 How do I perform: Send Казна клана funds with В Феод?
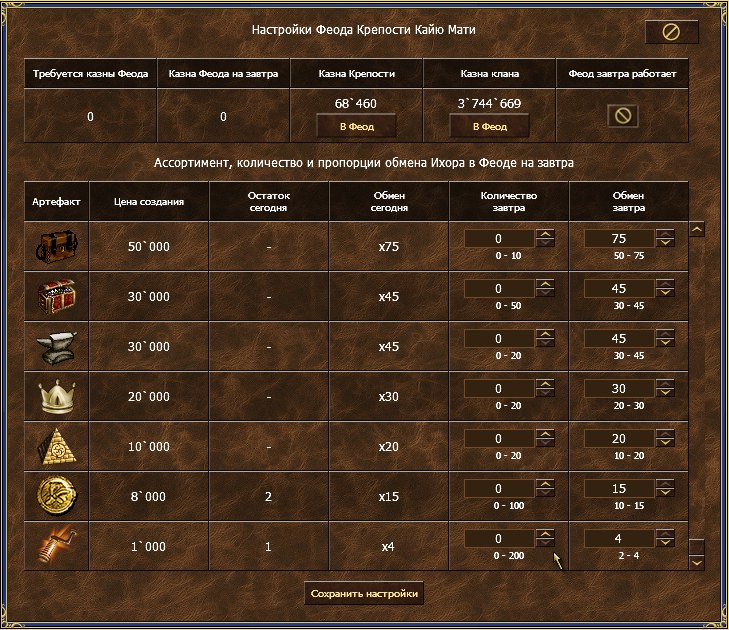(489, 126)
